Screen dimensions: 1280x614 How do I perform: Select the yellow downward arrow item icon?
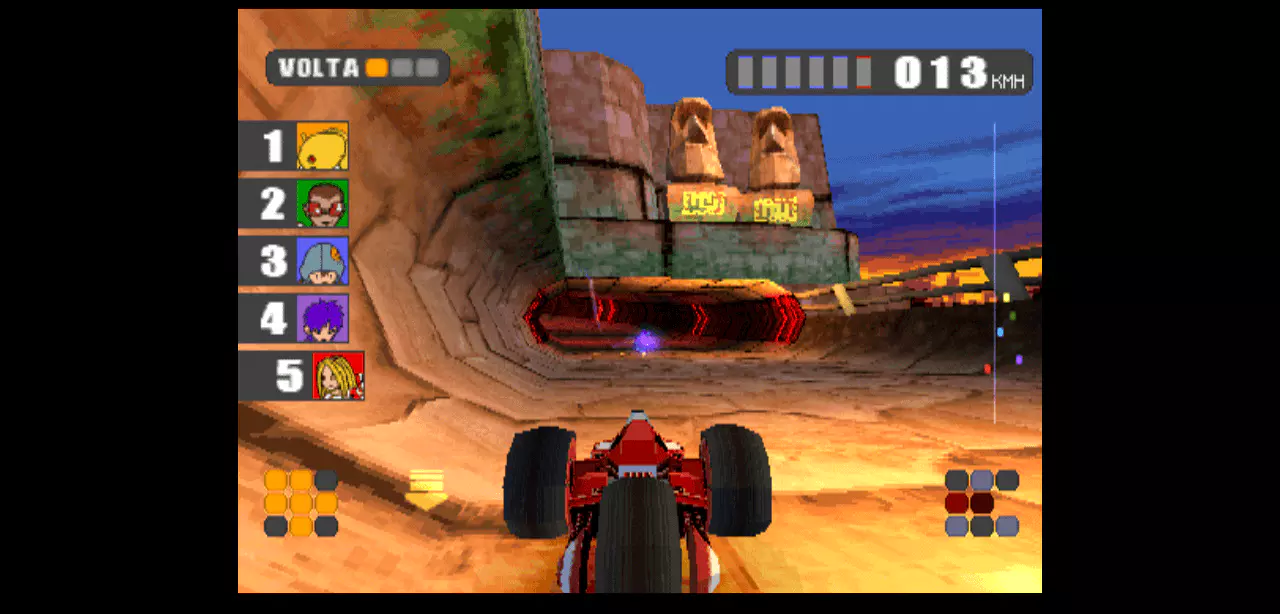click(427, 489)
